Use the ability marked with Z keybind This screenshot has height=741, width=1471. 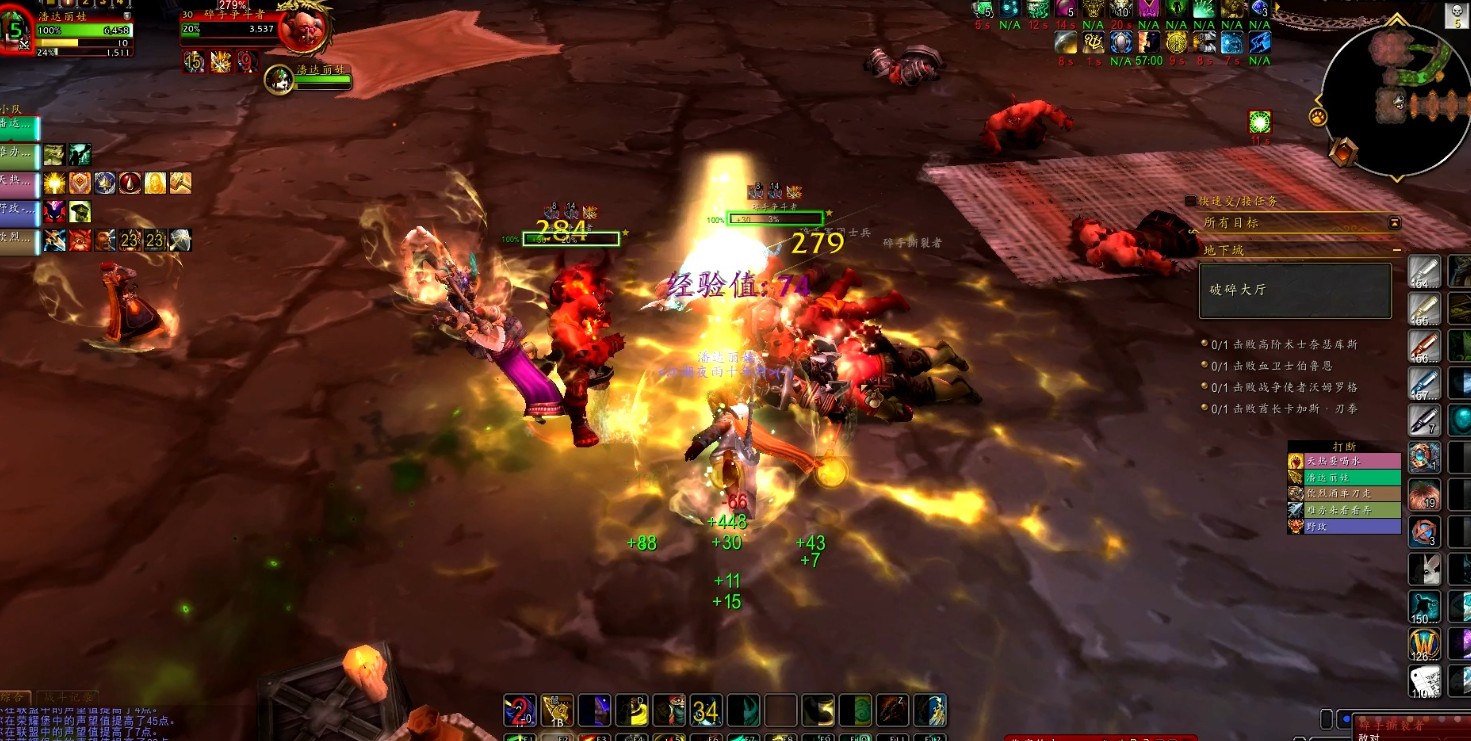(x=893, y=710)
